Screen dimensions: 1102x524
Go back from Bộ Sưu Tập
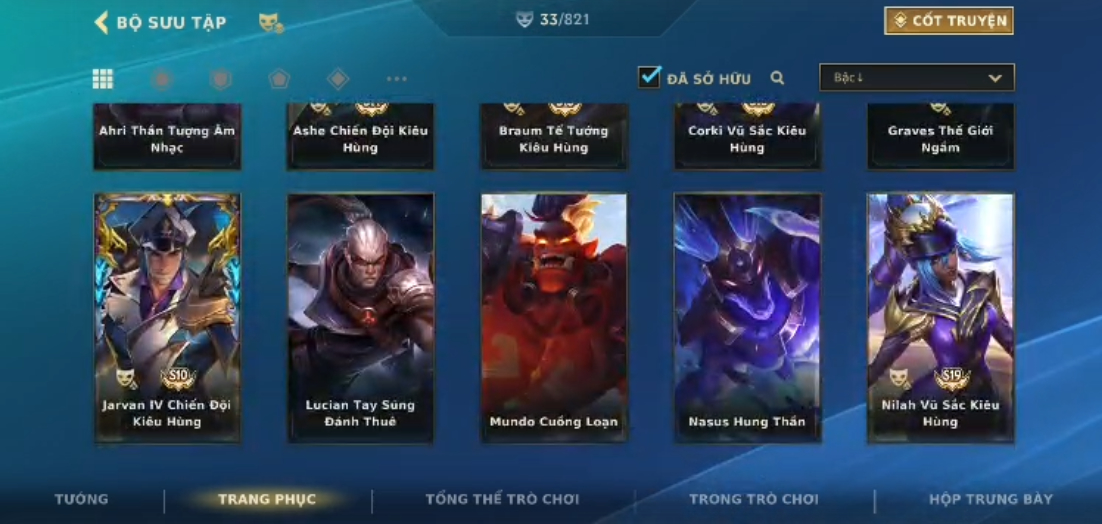(x=102, y=22)
